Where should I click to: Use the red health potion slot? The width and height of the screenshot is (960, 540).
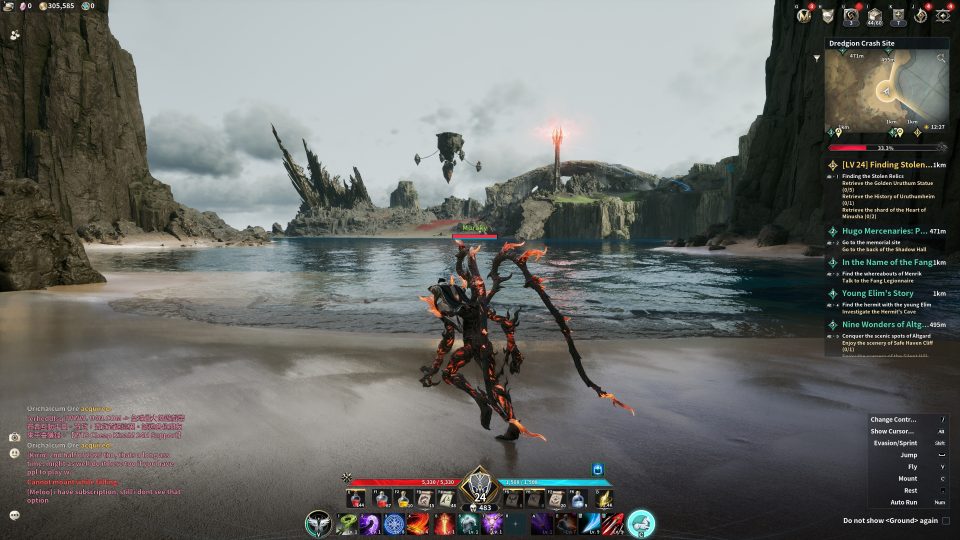click(356, 498)
